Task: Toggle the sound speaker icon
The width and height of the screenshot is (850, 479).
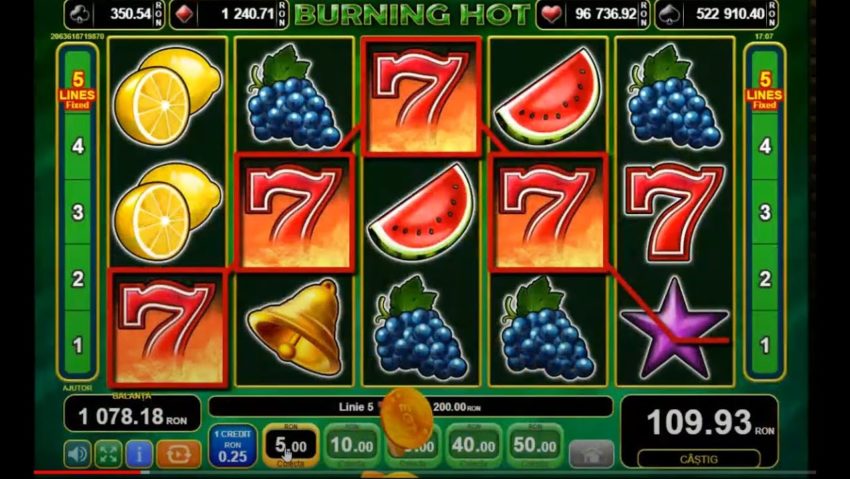Action: pos(78,453)
